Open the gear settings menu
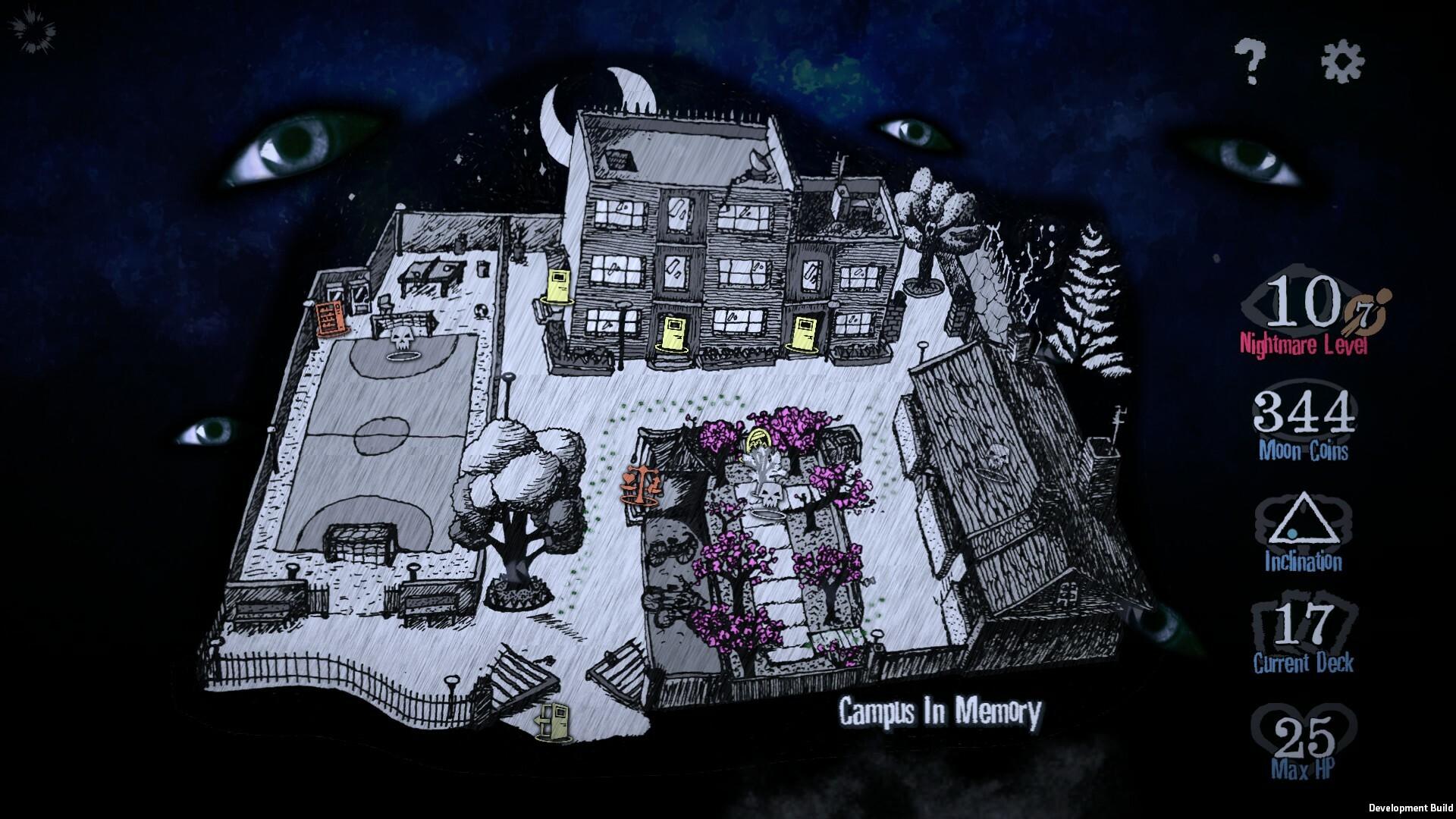Screen dimensions: 1456x819 tap(1342, 61)
